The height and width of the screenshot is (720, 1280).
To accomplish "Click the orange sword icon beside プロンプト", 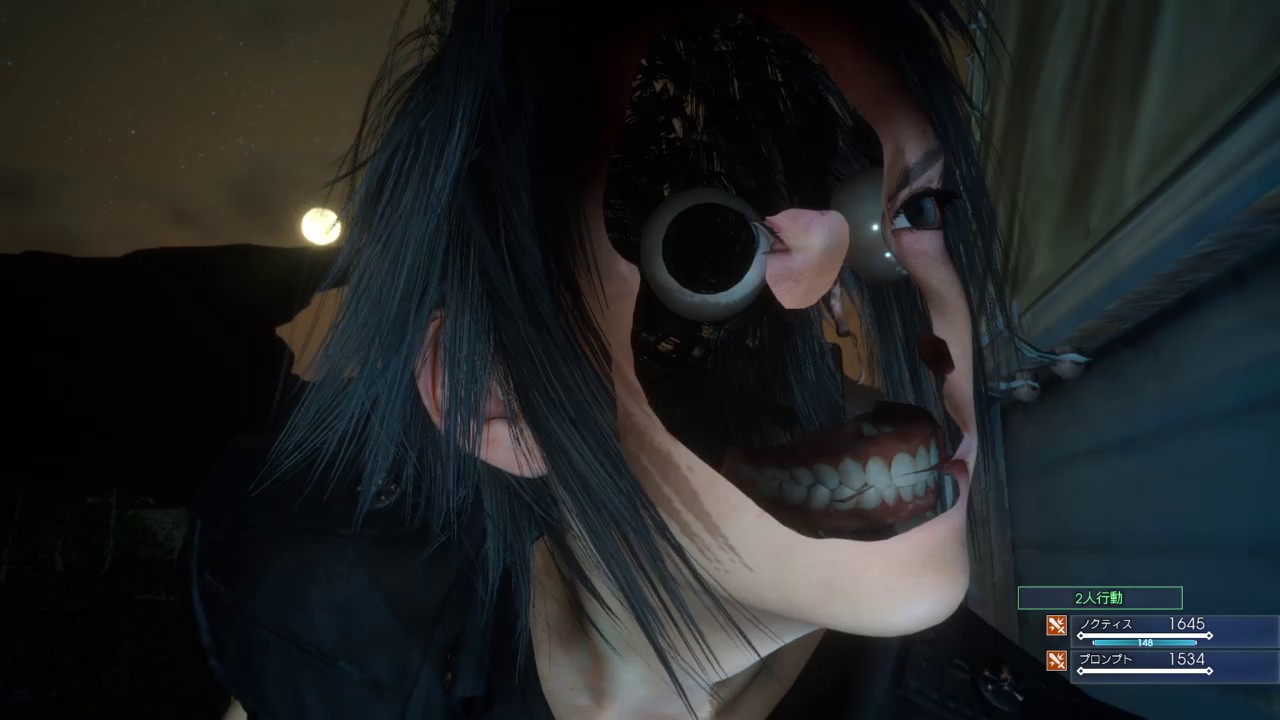I will point(1056,660).
